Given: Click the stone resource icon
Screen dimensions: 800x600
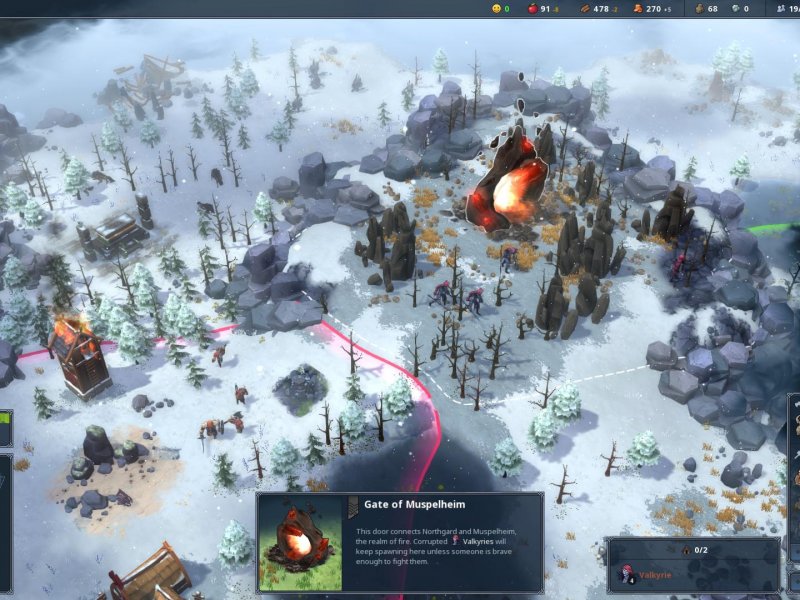Looking at the screenshot, I should (698, 9).
